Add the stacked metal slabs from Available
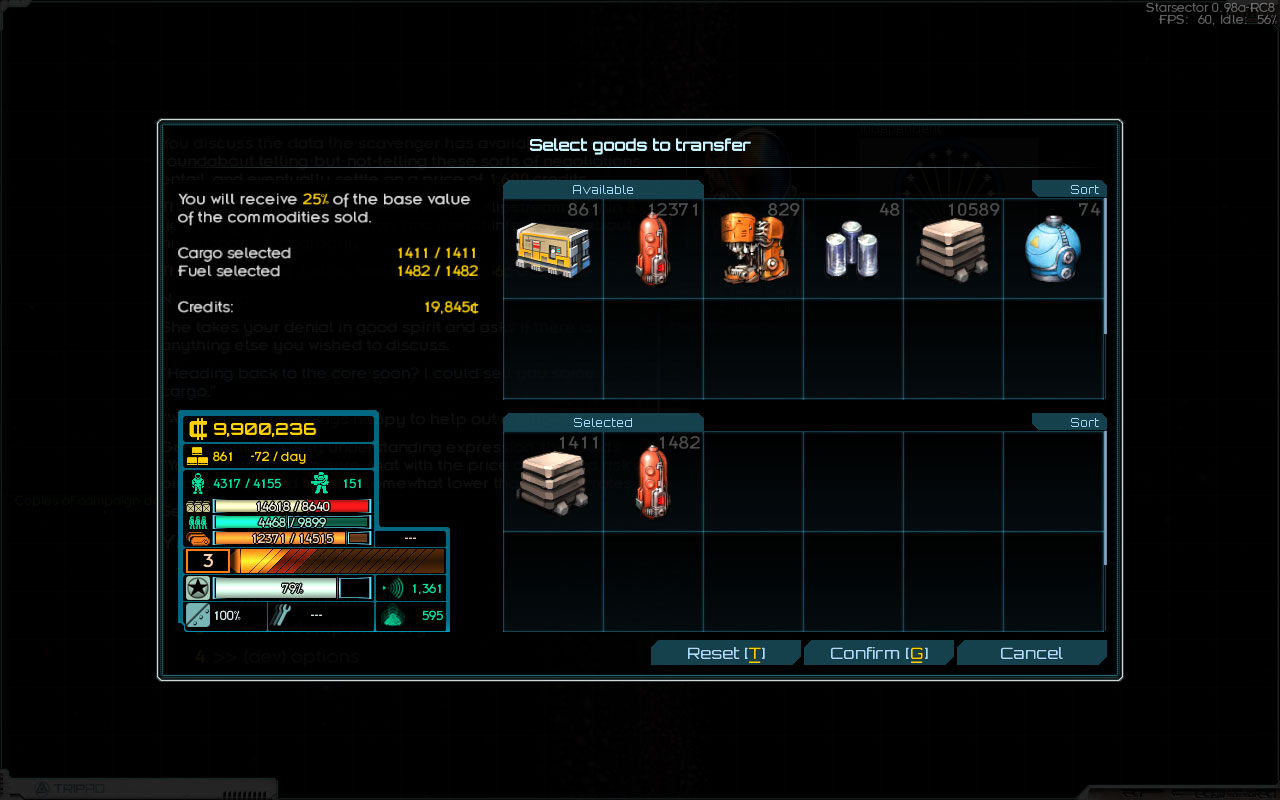Screen dimensions: 1280x800 click(x=953, y=249)
